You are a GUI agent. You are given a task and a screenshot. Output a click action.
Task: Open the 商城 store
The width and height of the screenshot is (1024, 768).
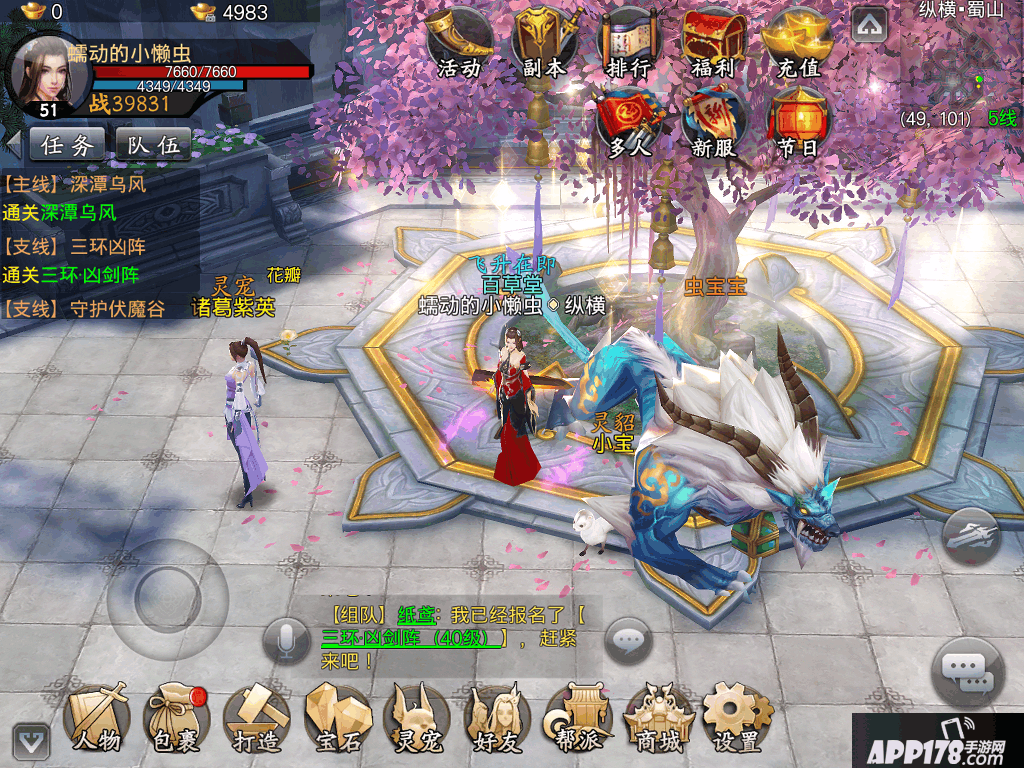click(658, 717)
